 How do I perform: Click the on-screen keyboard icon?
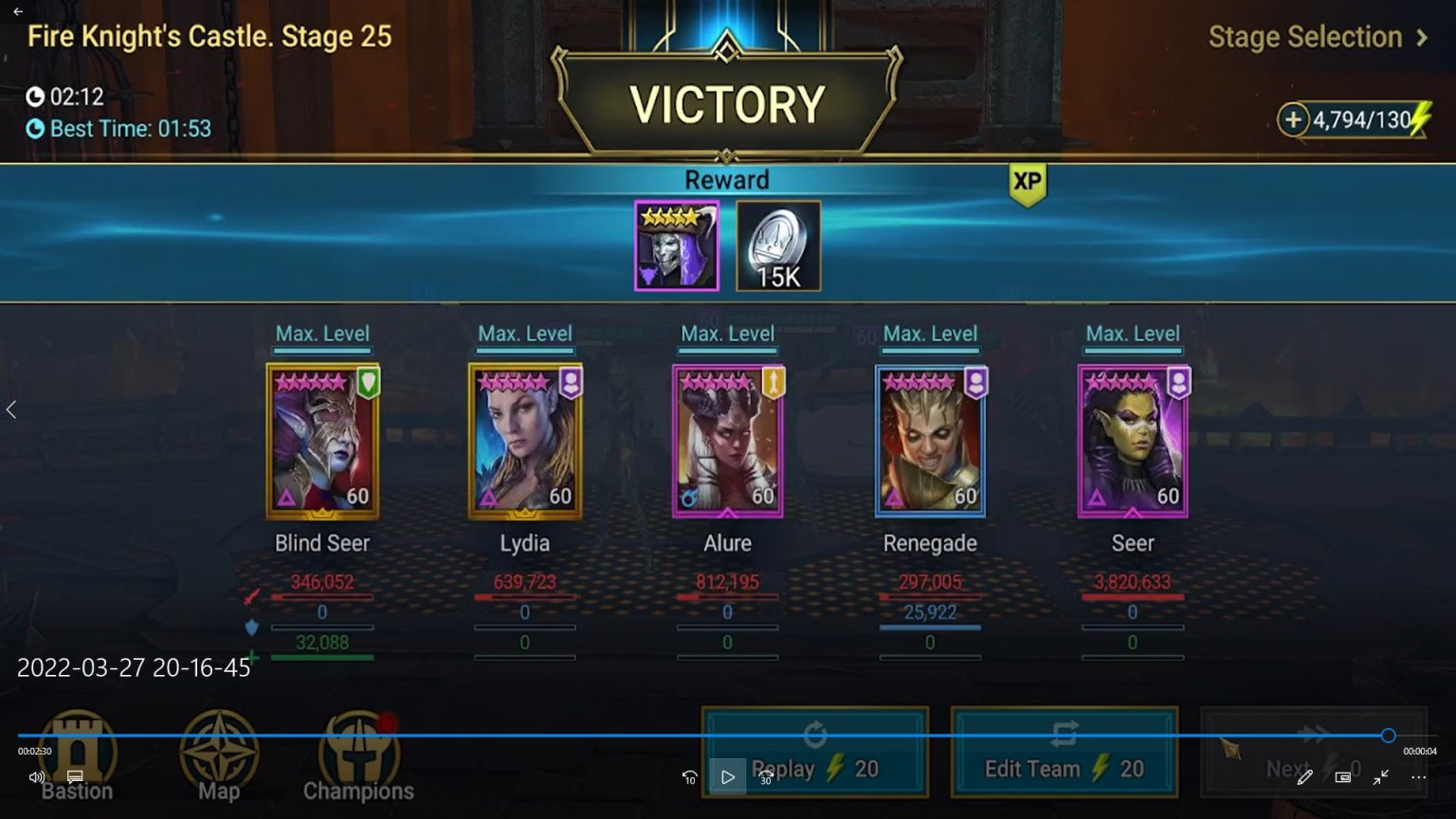[1342, 776]
